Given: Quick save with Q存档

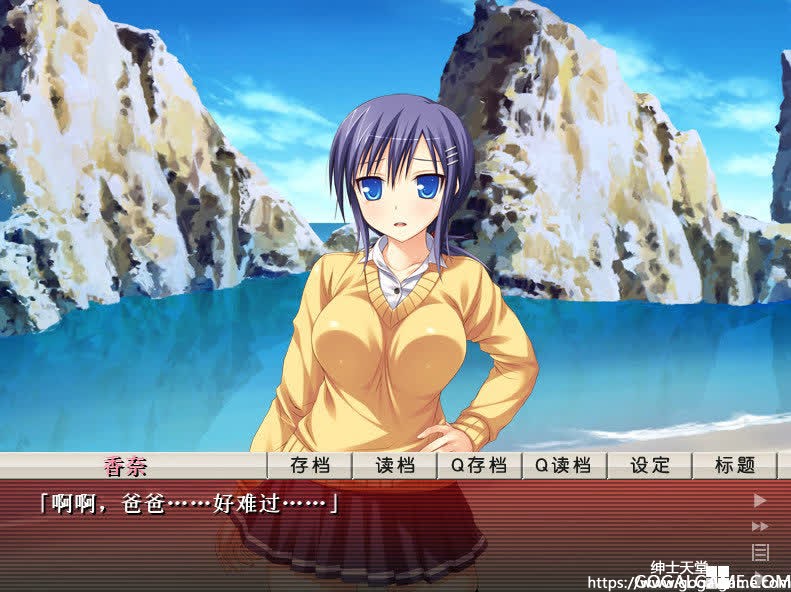Looking at the screenshot, I should tap(479, 465).
